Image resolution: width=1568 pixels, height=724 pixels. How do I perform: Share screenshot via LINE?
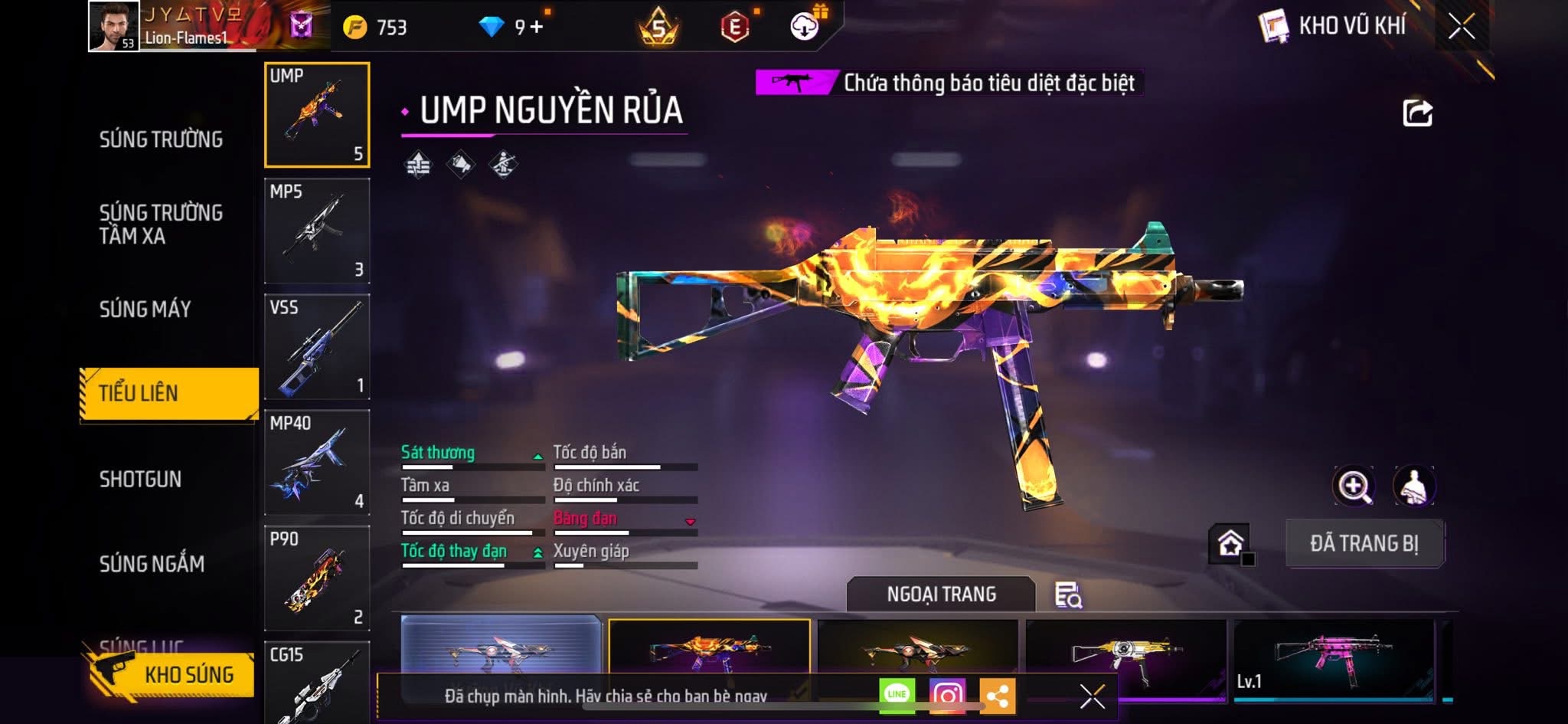pyautogui.click(x=897, y=695)
